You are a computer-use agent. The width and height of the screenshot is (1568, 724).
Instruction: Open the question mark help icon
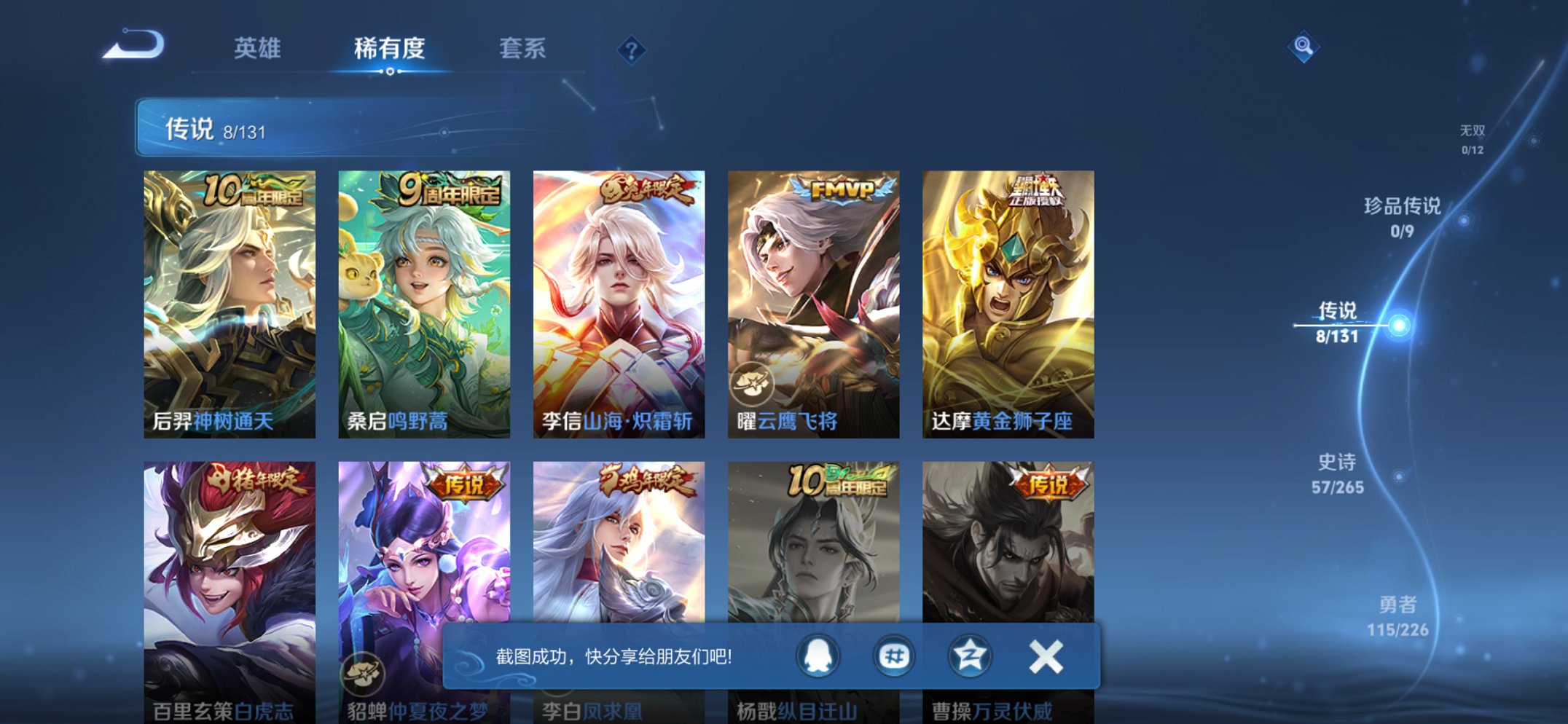click(632, 50)
